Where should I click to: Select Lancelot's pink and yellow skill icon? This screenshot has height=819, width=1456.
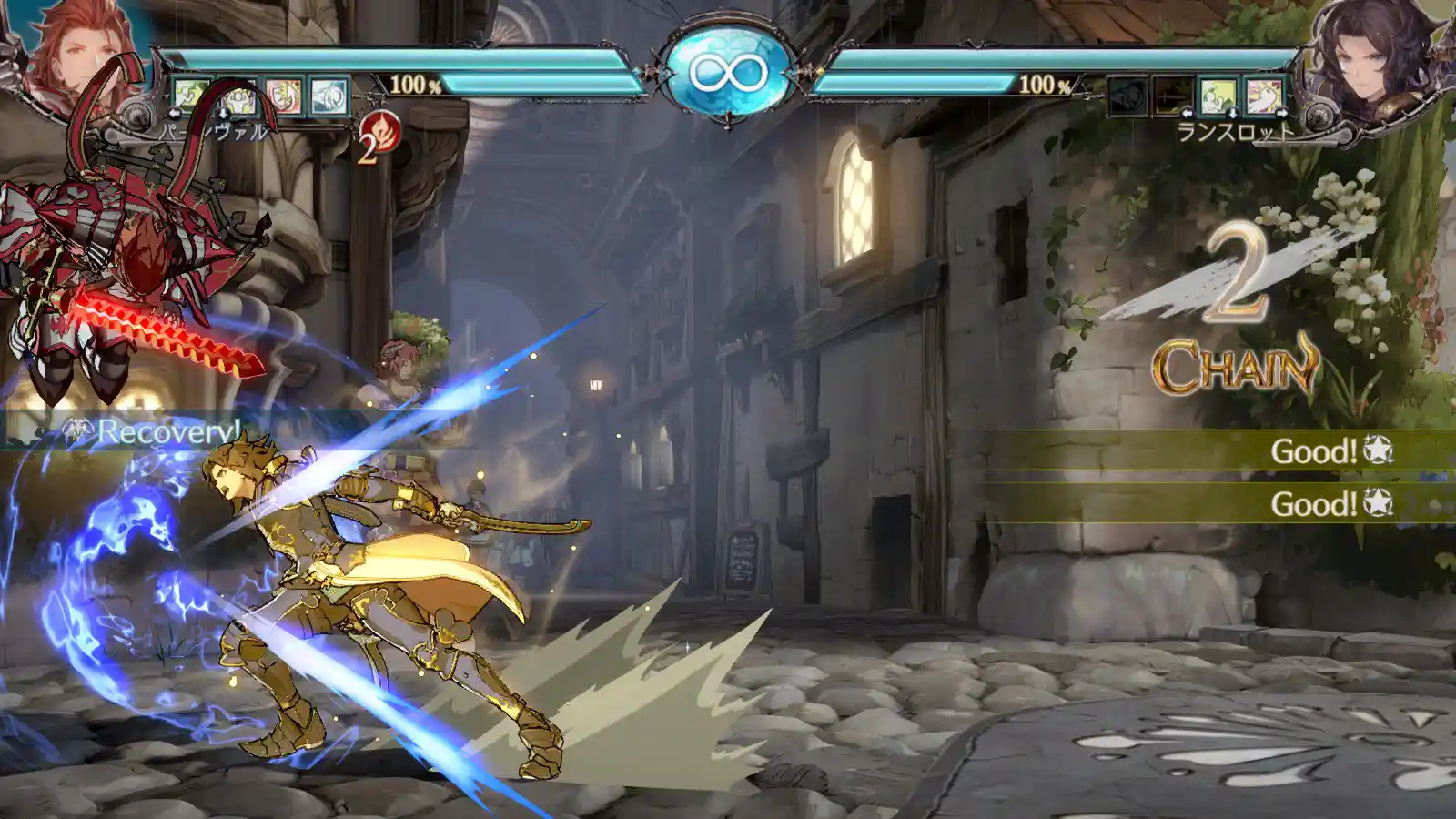click(x=1264, y=96)
